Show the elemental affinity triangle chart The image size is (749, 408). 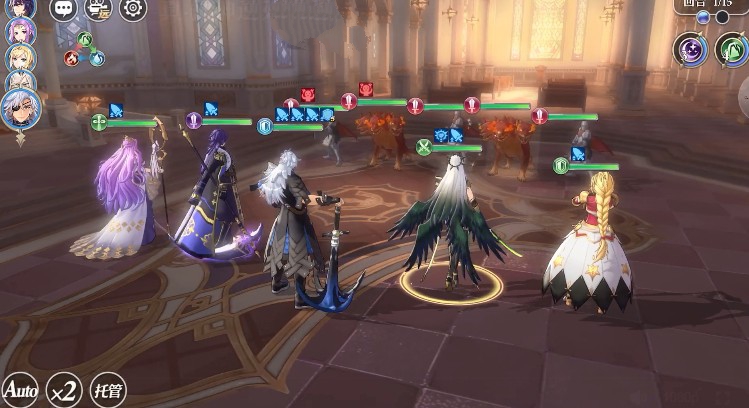85,50
